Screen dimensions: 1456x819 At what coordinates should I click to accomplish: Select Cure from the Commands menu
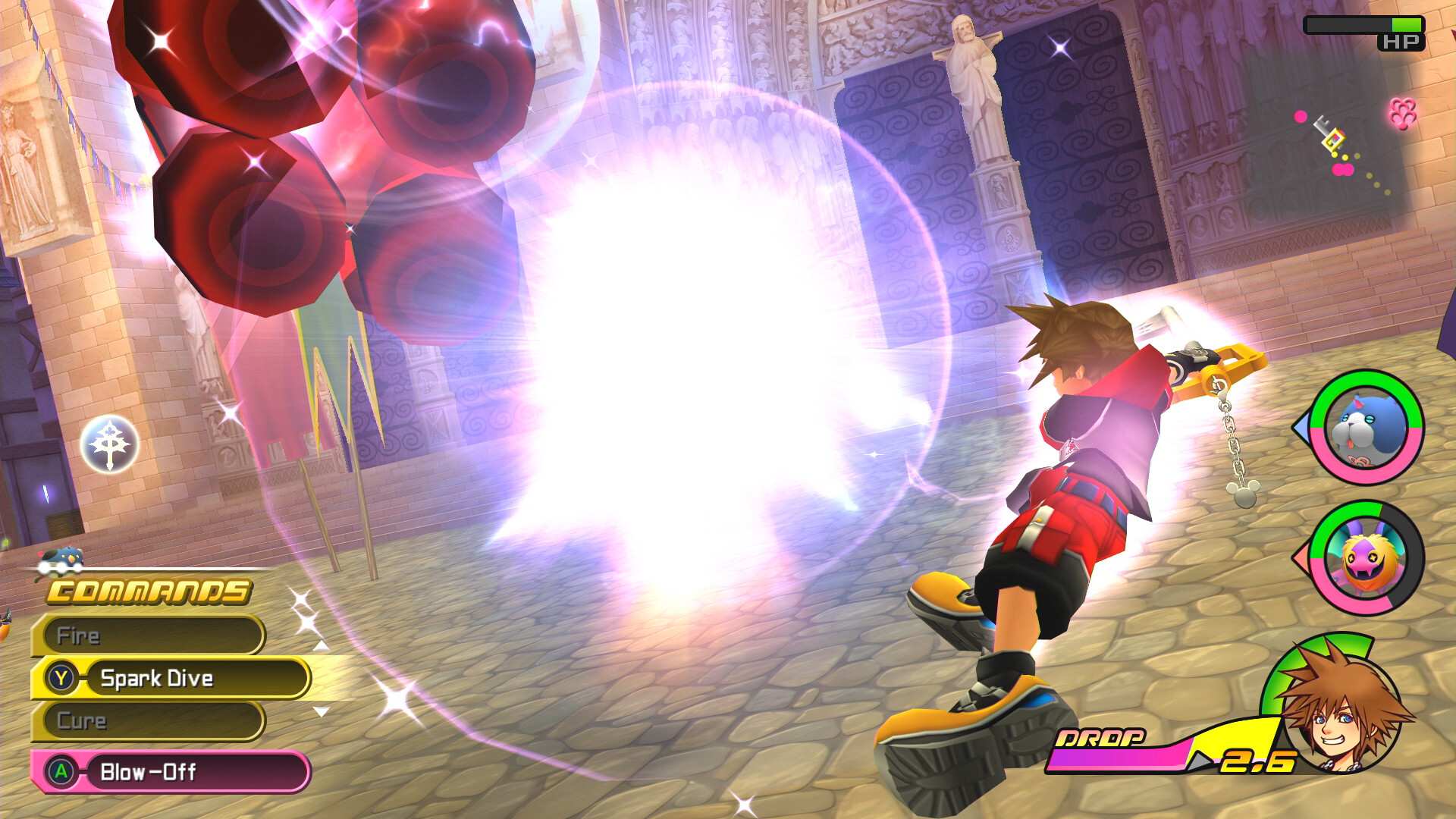(152, 721)
